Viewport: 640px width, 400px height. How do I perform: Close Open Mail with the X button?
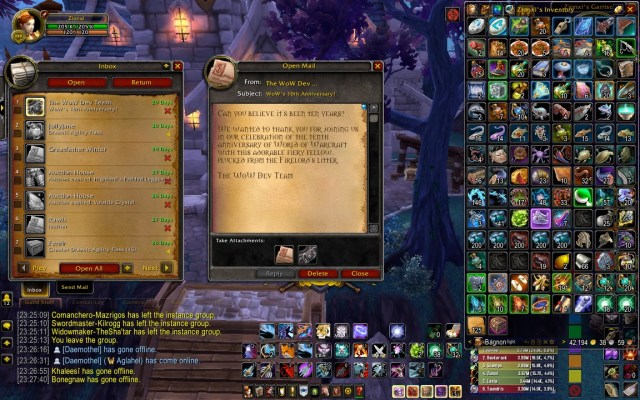375,66
